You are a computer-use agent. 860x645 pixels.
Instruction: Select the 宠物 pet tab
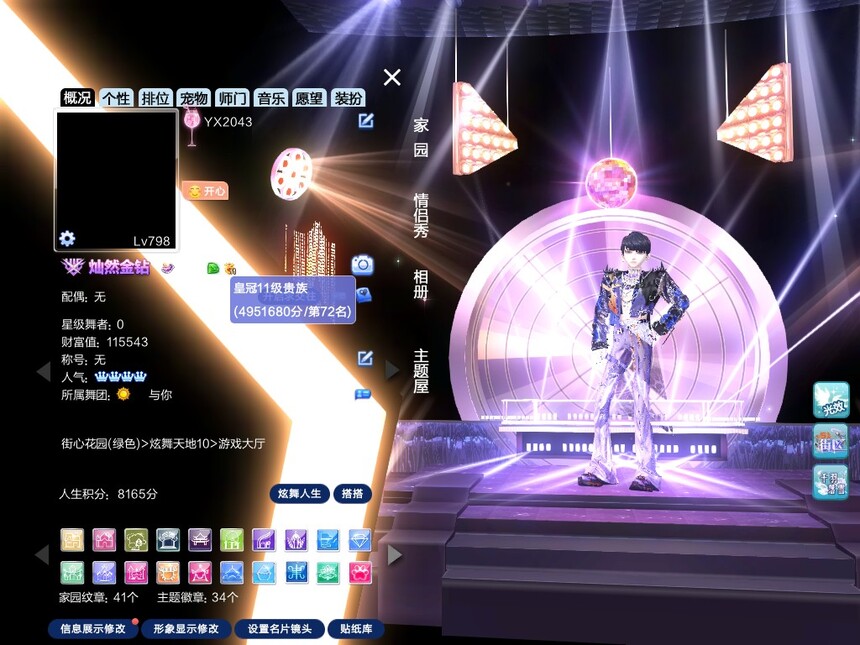tap(194, 98)
